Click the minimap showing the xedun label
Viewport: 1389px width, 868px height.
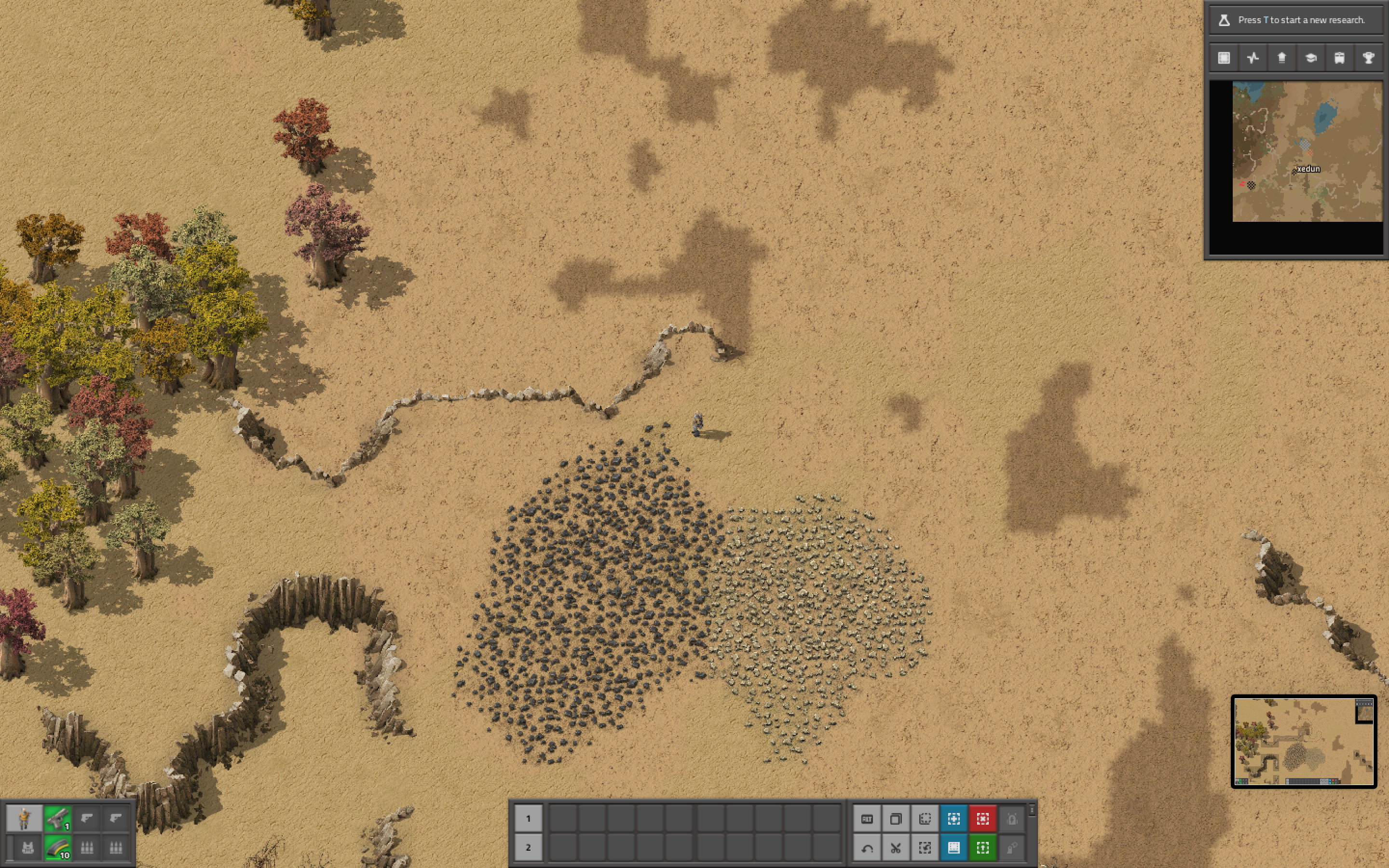[1307, 151]
